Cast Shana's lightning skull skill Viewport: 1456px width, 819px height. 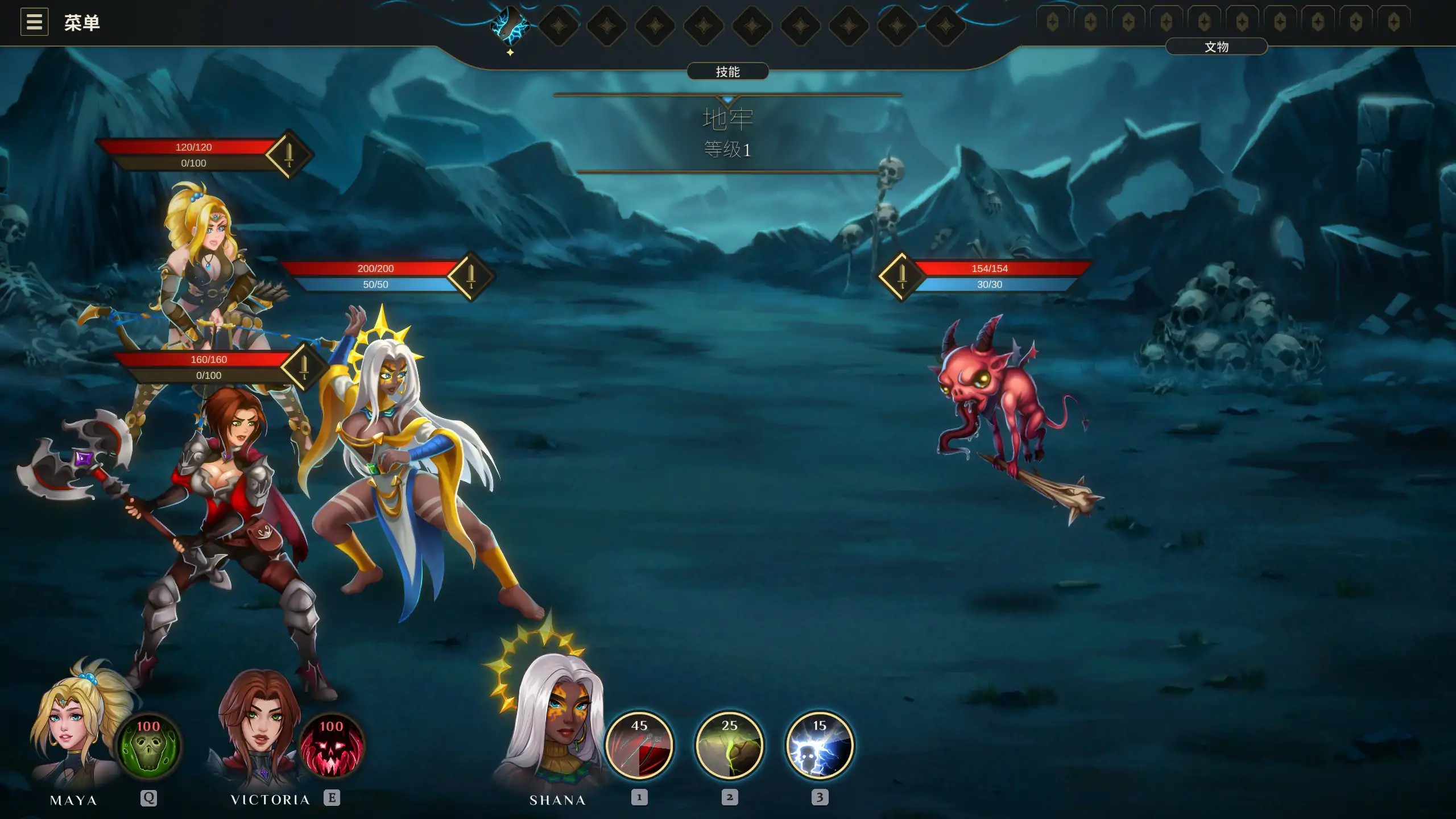pos(819,744)
